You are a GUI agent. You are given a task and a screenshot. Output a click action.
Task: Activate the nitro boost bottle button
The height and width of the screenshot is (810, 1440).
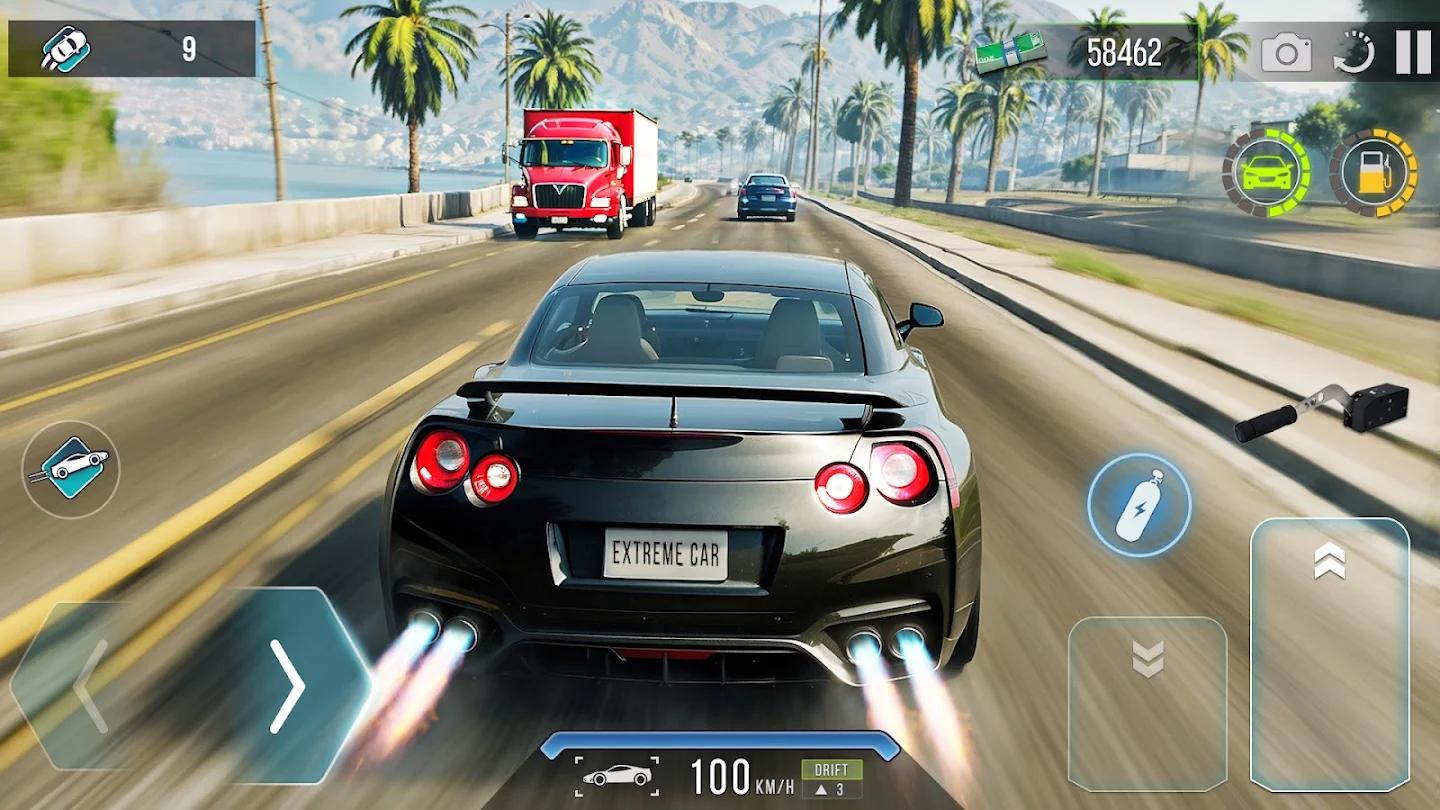point(1139,505)
